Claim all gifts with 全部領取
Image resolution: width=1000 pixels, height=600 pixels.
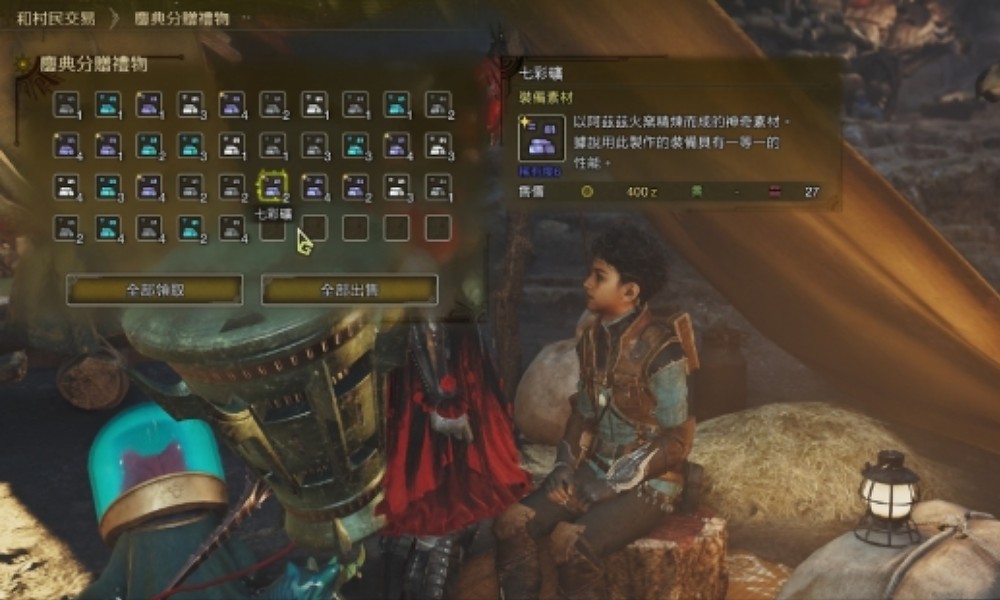154,290
